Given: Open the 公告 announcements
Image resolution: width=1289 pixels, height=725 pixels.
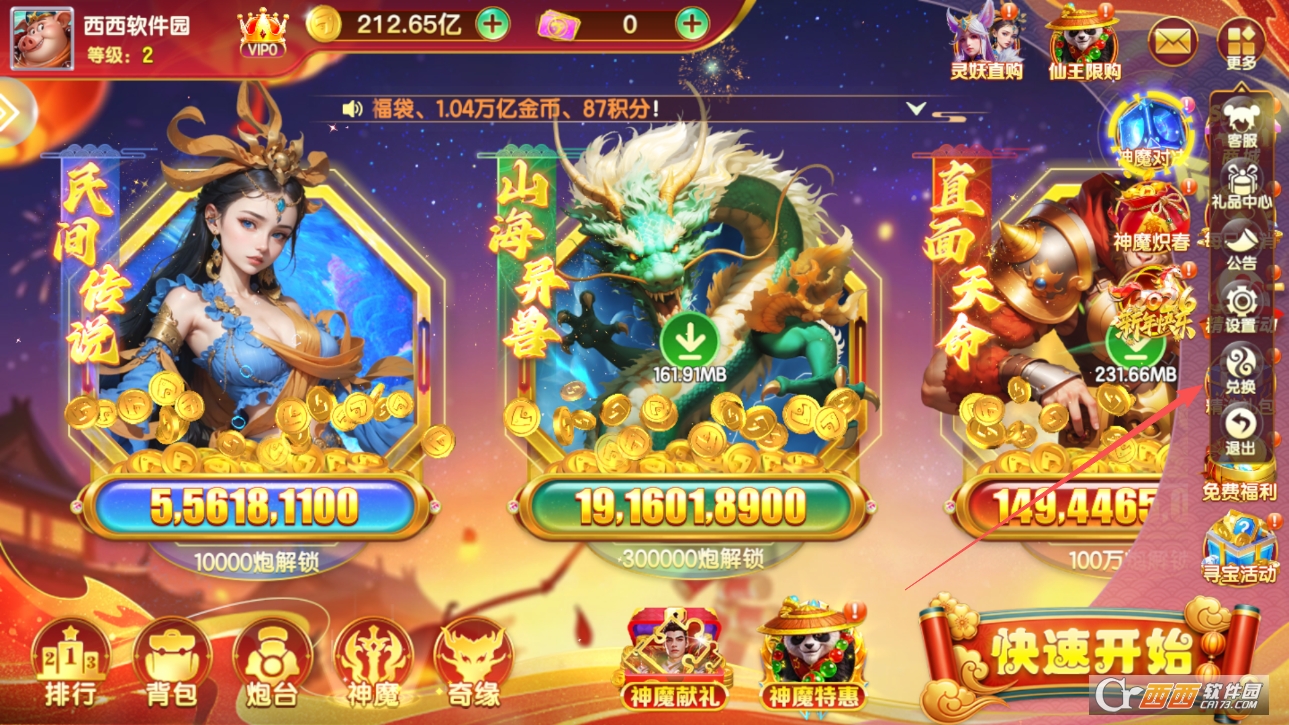Looking at the screenshot, I should (1242, 246).
